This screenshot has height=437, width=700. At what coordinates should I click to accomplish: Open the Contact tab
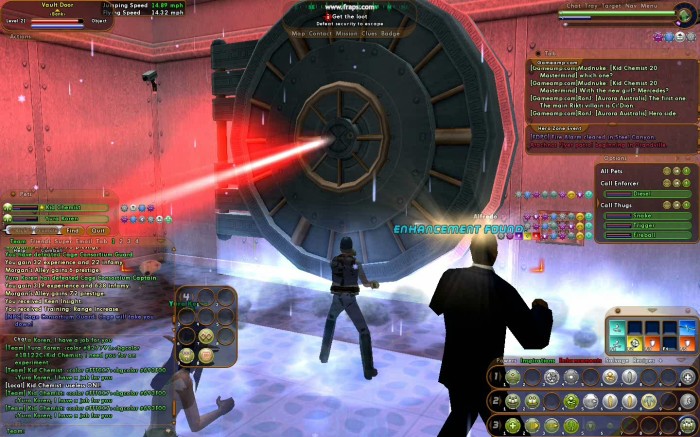coord(320,33)
